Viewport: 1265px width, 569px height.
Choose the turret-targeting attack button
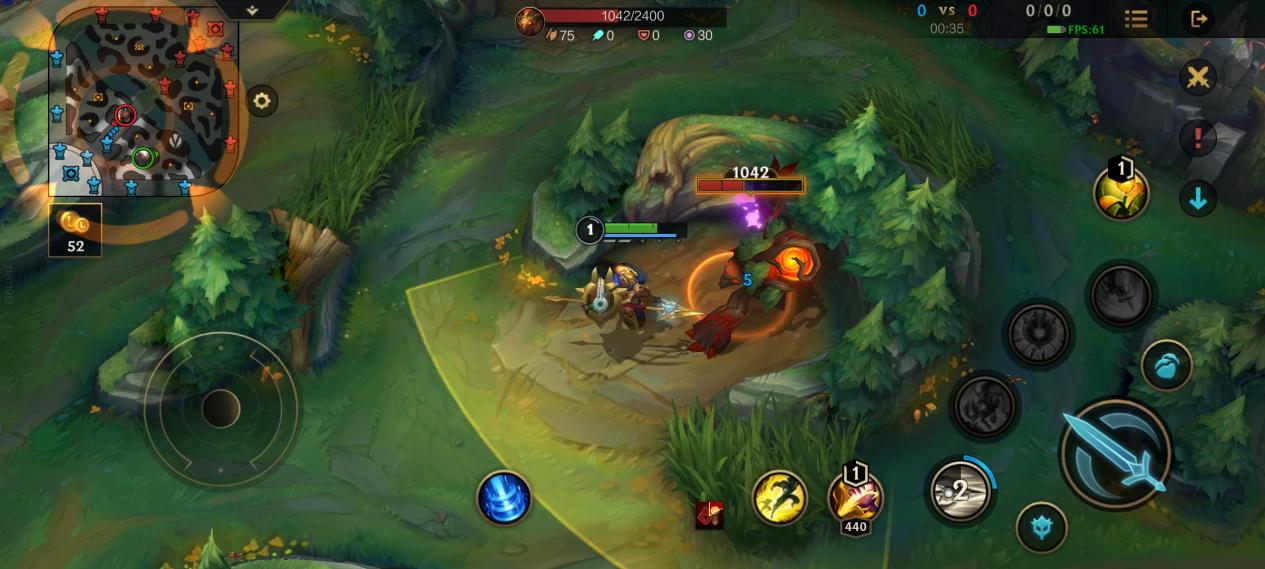click(1165, 366)
